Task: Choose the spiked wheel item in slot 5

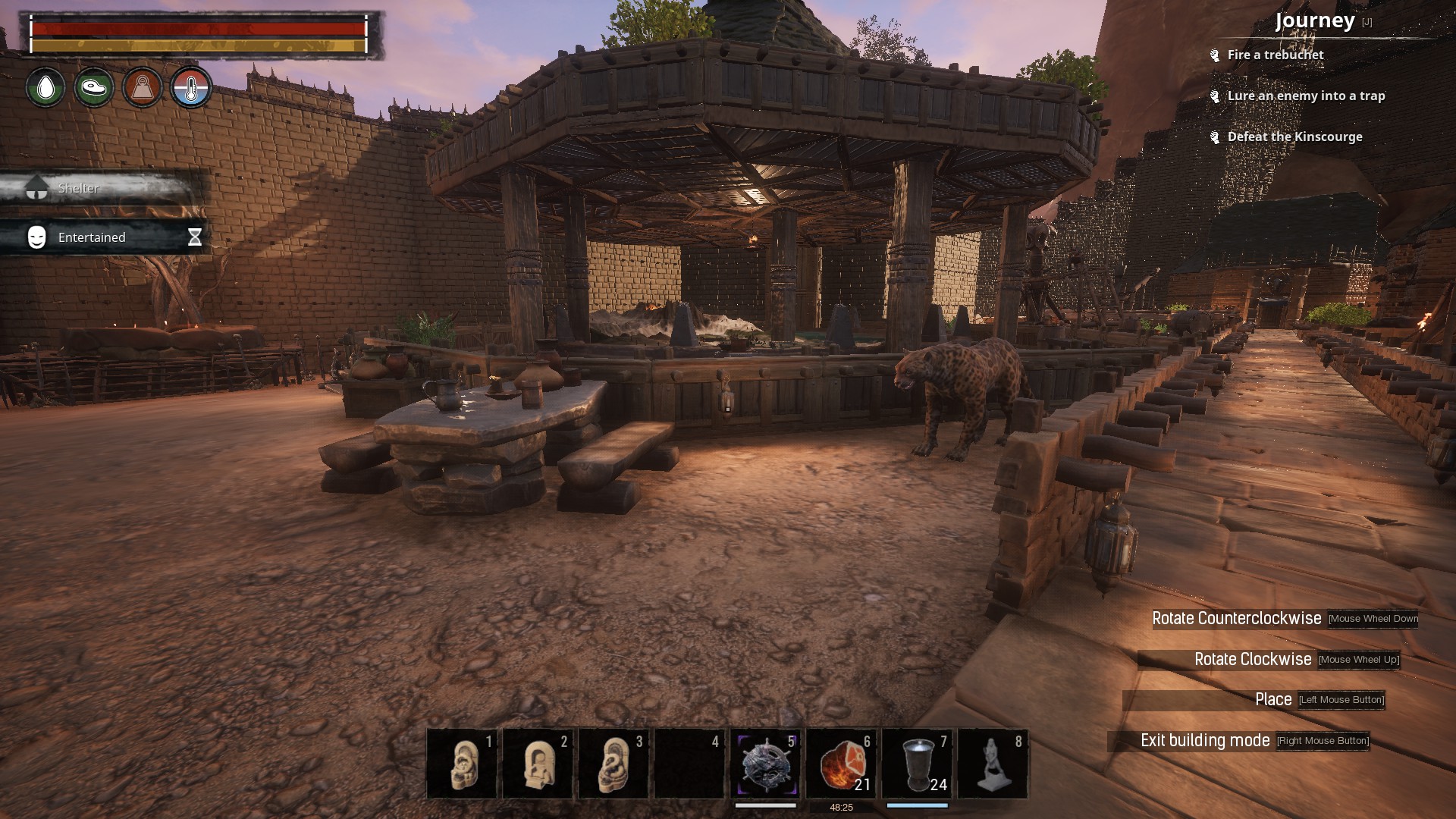Action: coord(765,764)
